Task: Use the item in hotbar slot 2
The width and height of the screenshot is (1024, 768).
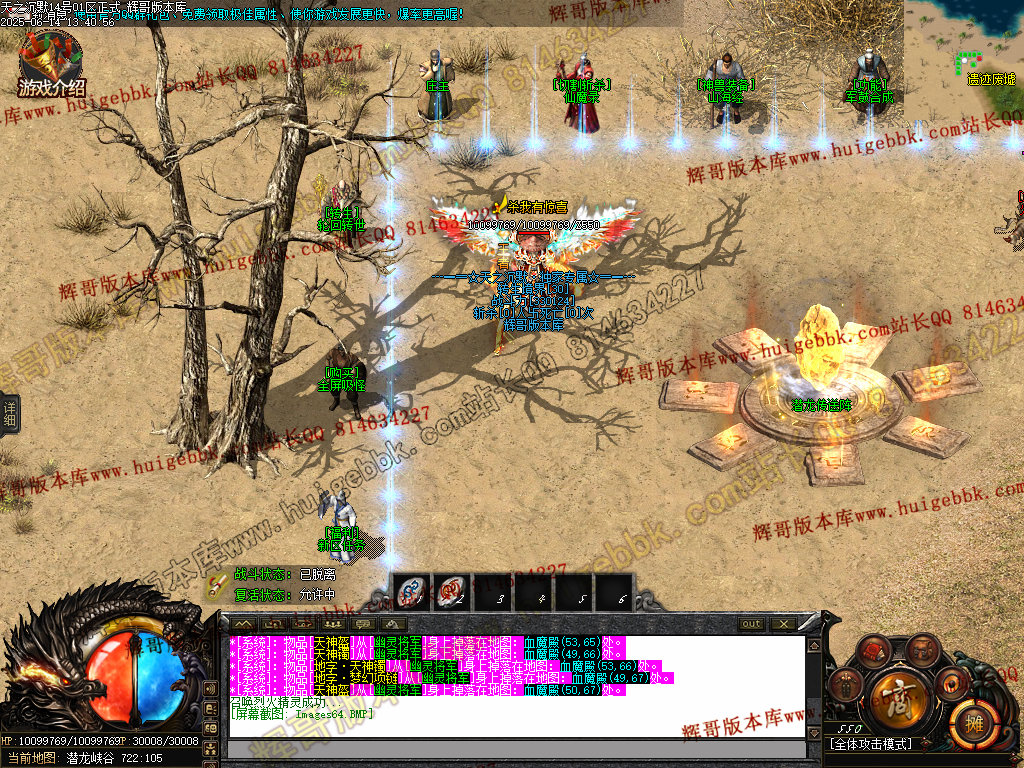Action: pos(452,592)
